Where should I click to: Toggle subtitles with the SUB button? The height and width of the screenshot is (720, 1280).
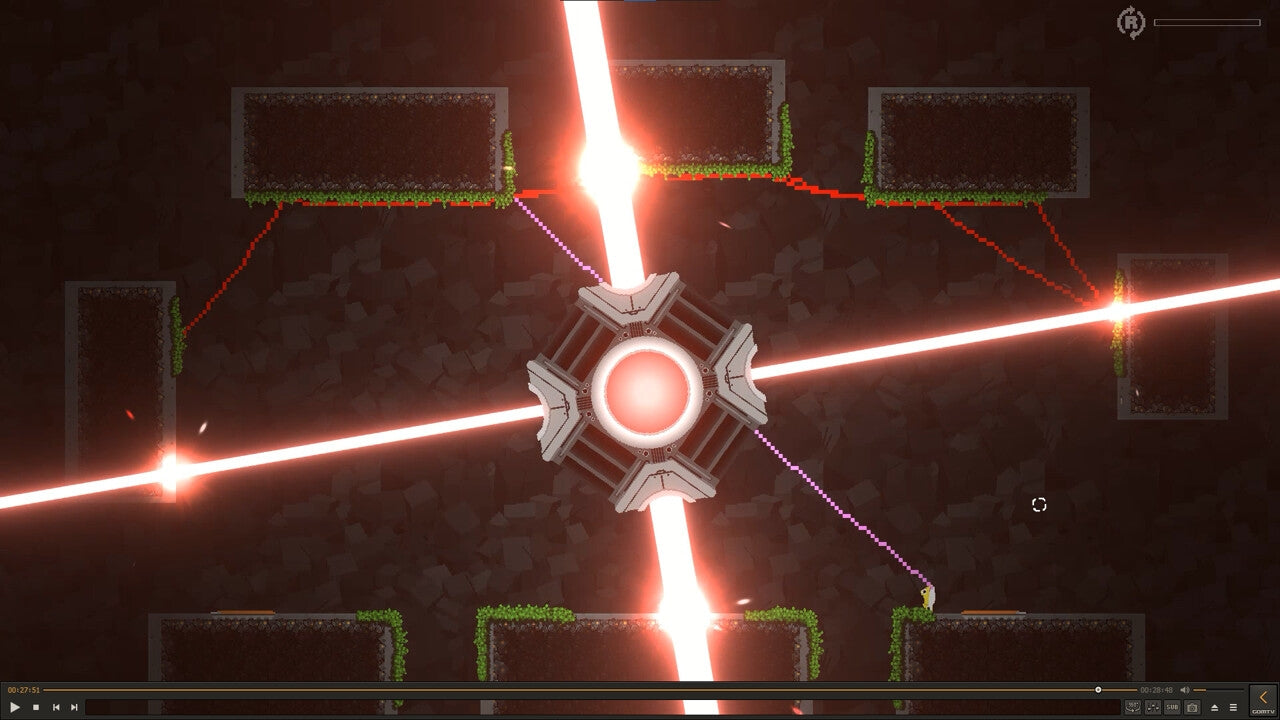1172,706
